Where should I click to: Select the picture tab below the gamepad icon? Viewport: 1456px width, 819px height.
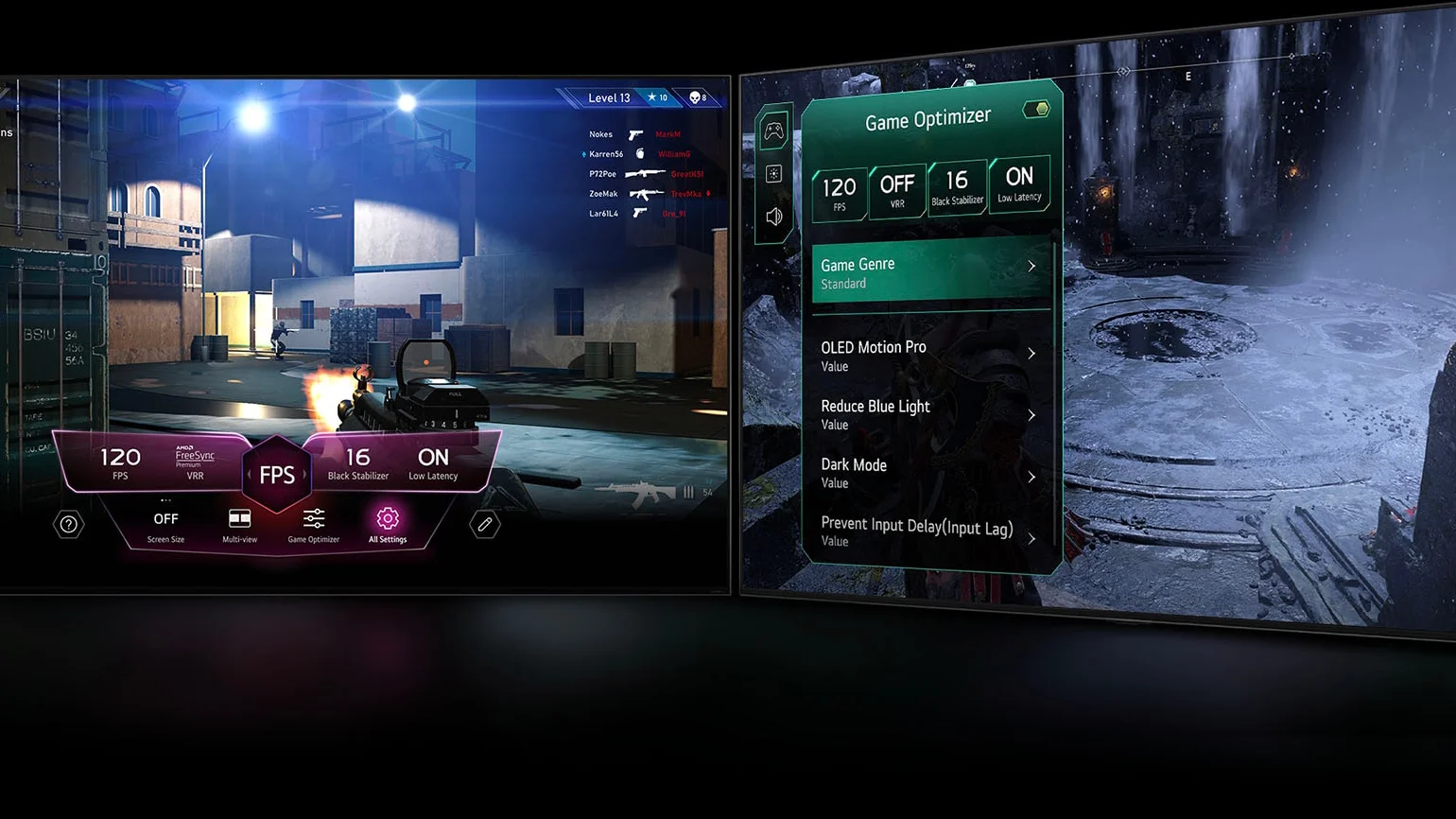(x=774, y=174)
